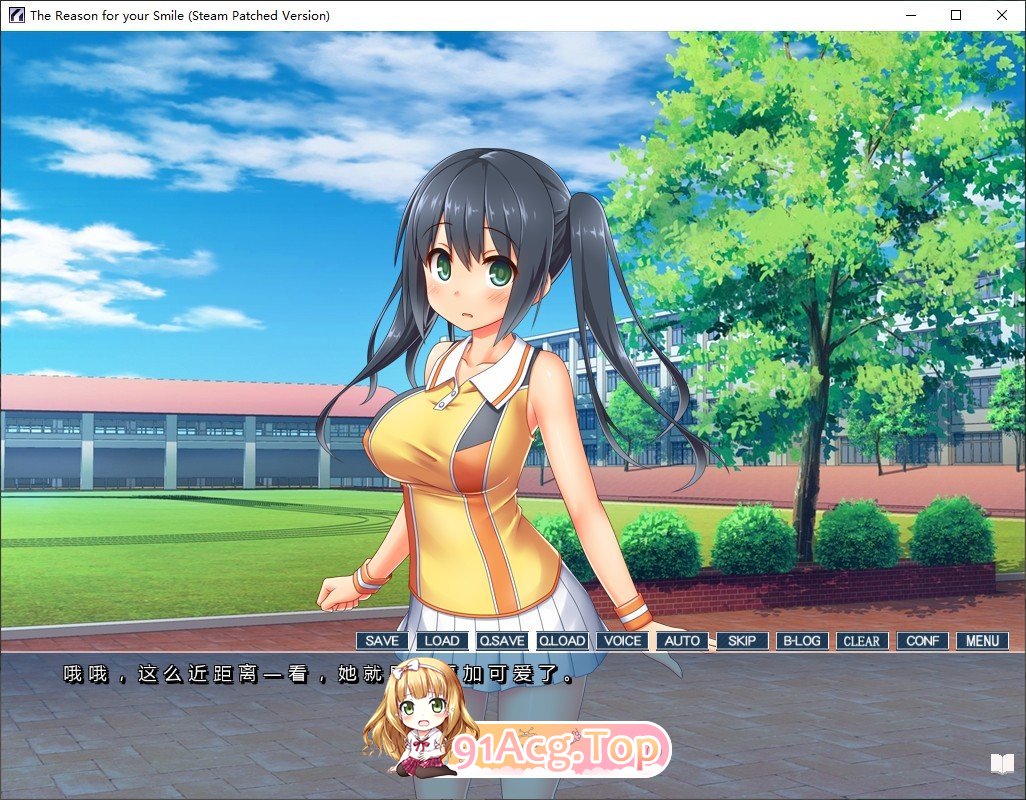The width and height of the screenshot is (1026, 800).
Task: Replay the line using VOICE
Action: pos(622,641)
